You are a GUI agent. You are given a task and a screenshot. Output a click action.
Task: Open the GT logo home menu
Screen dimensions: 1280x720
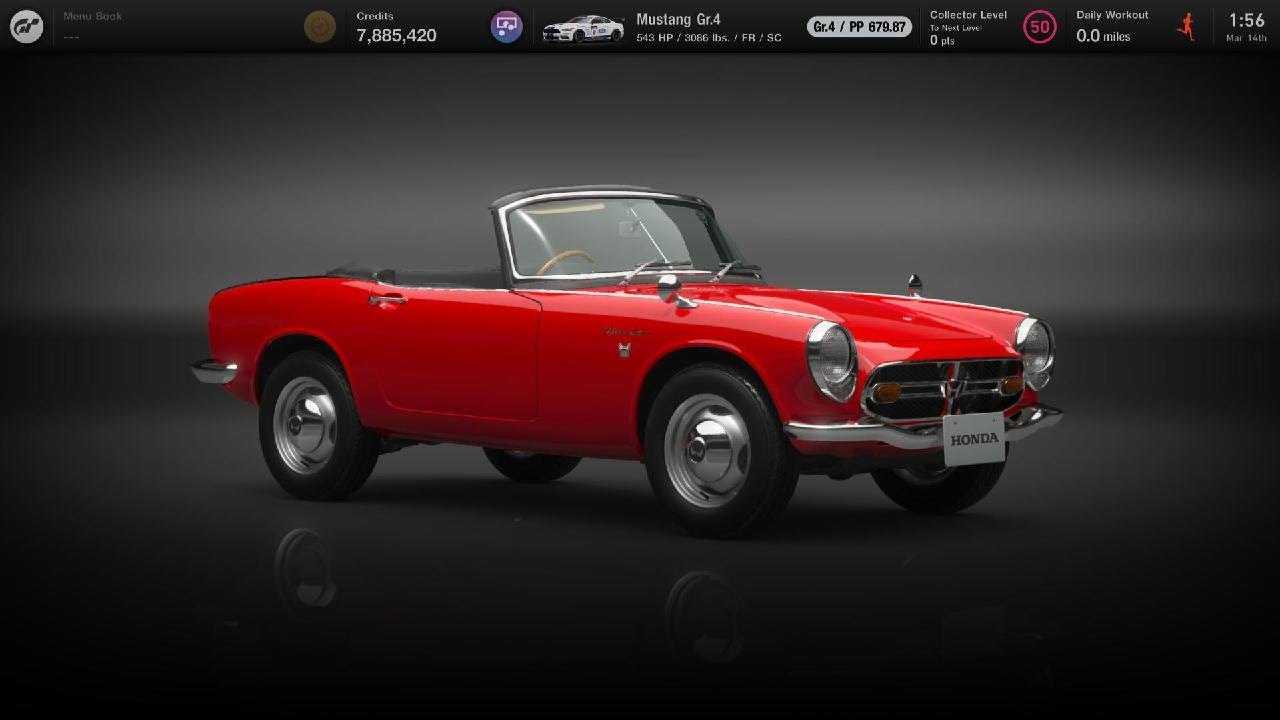tap(25, 26)
